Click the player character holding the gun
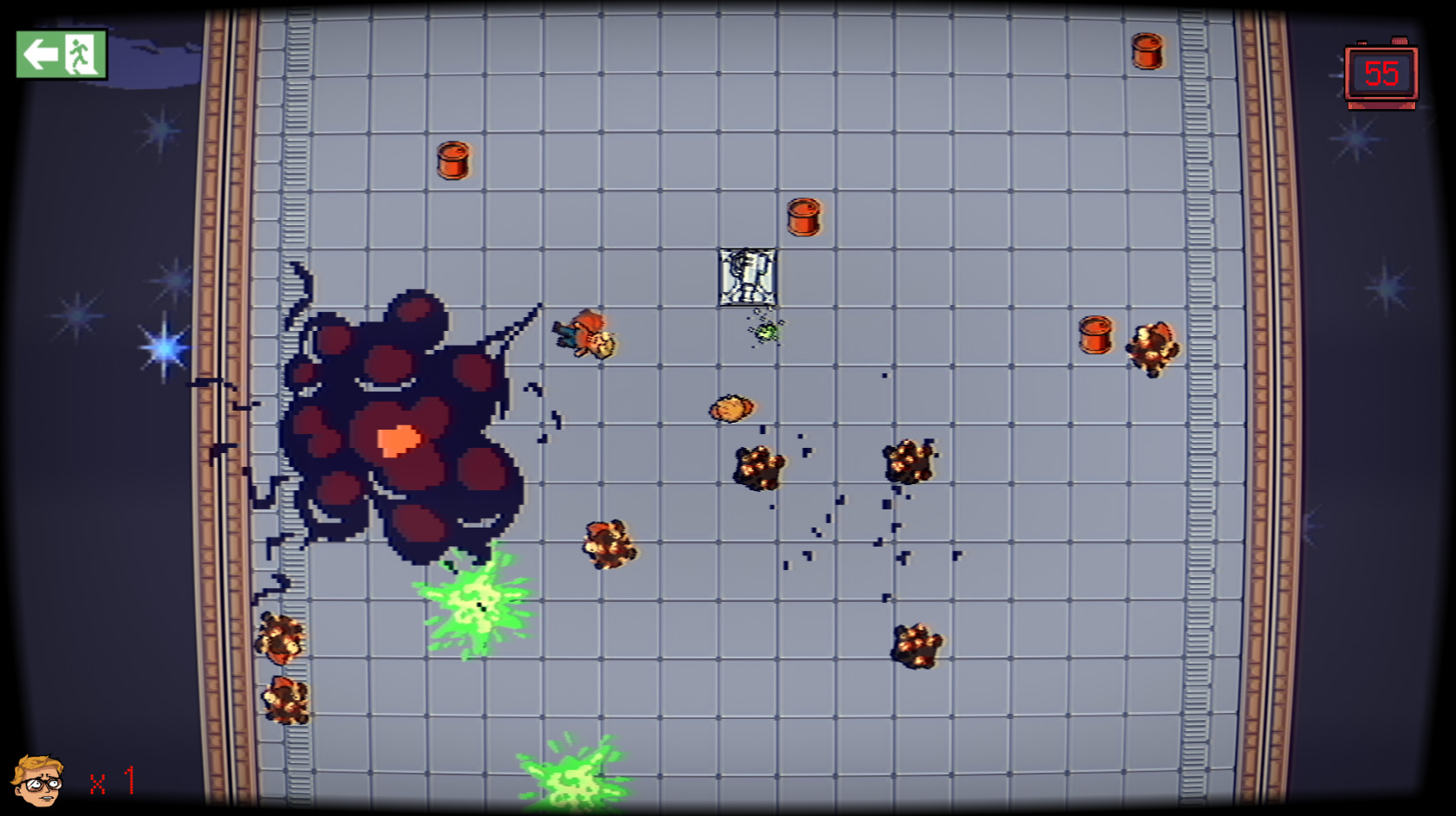 tap(587, 334)
